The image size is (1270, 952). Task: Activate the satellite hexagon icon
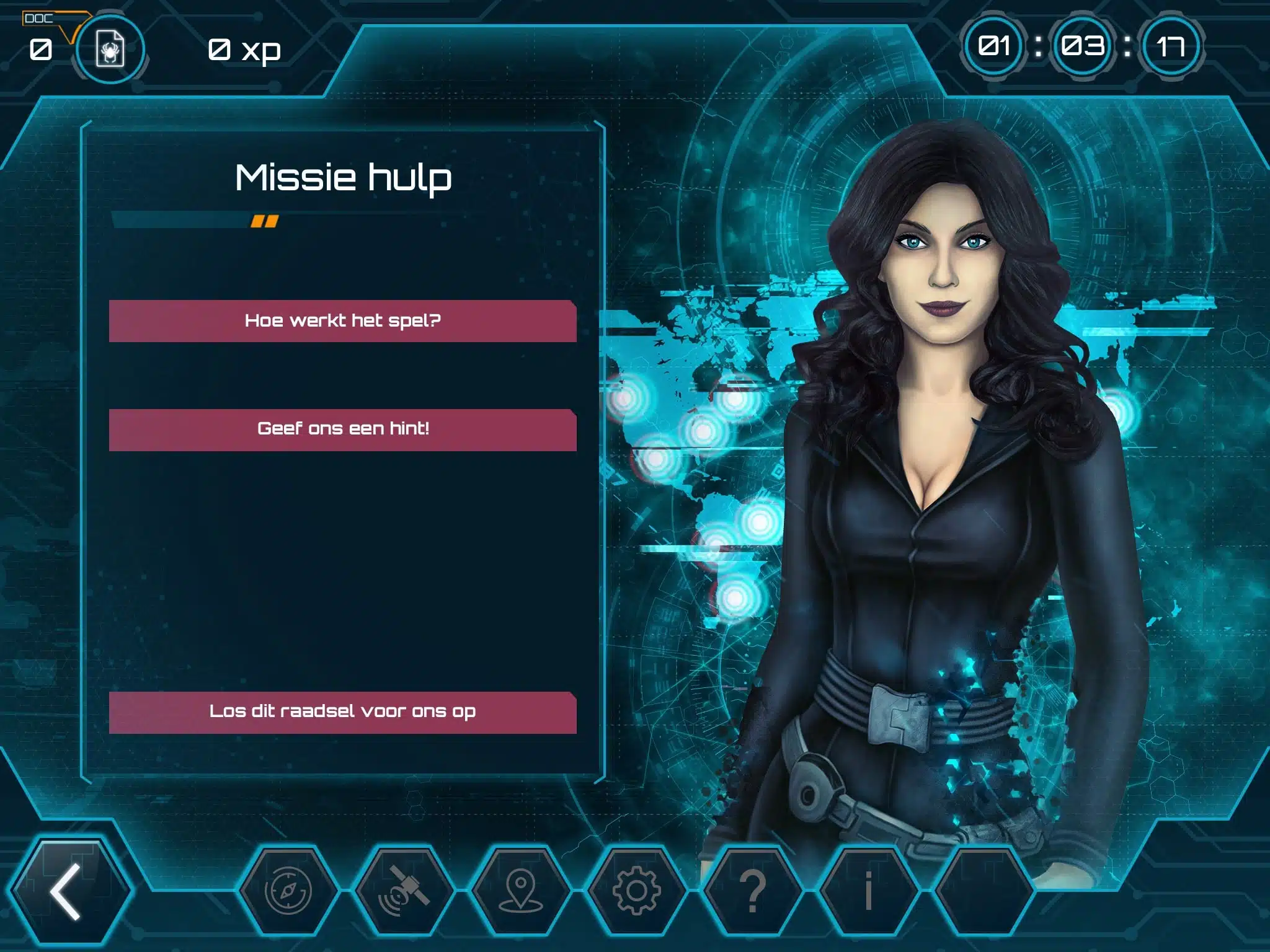click(404, 891)
